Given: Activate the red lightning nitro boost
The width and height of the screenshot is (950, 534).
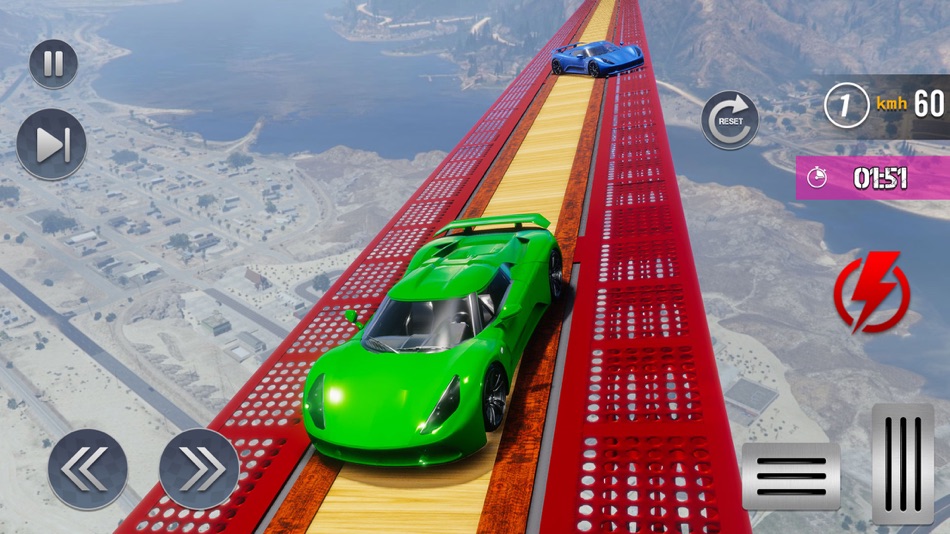Looking at the screenshot, I should click(872, 293).
